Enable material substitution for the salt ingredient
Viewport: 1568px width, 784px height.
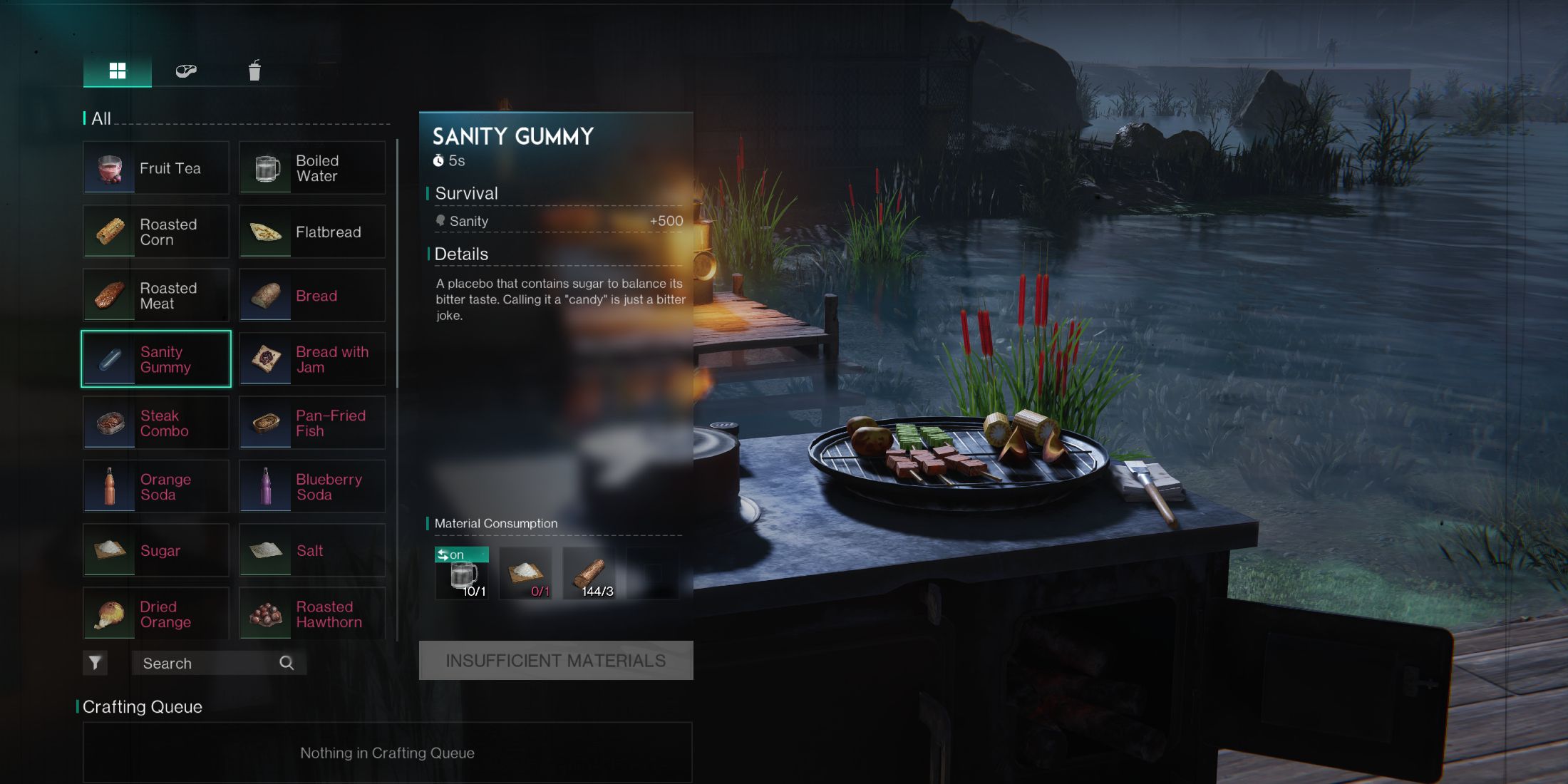click(525, 572)
